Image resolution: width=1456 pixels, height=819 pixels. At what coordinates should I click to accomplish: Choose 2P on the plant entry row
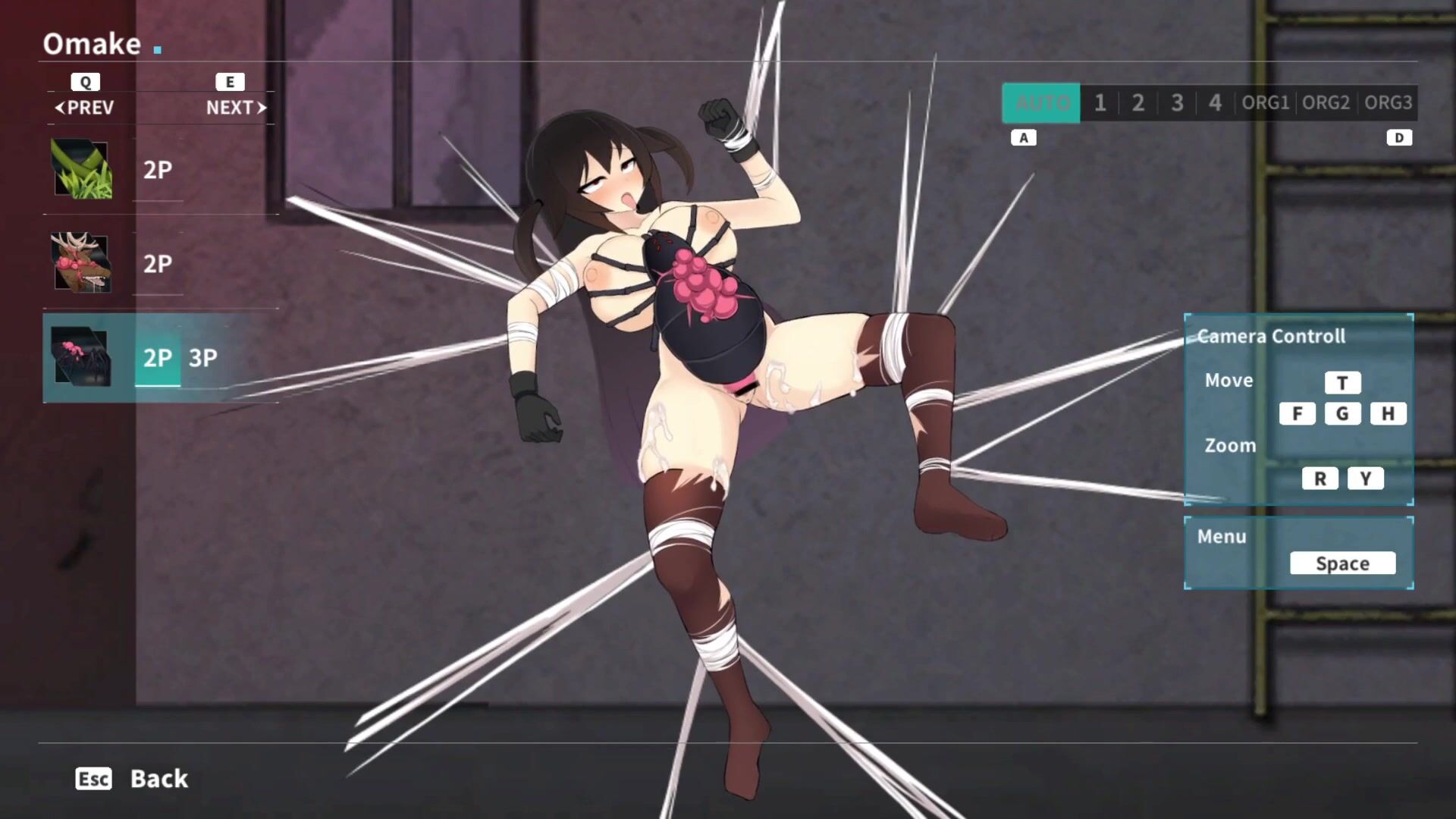click(x=158, y=170)
